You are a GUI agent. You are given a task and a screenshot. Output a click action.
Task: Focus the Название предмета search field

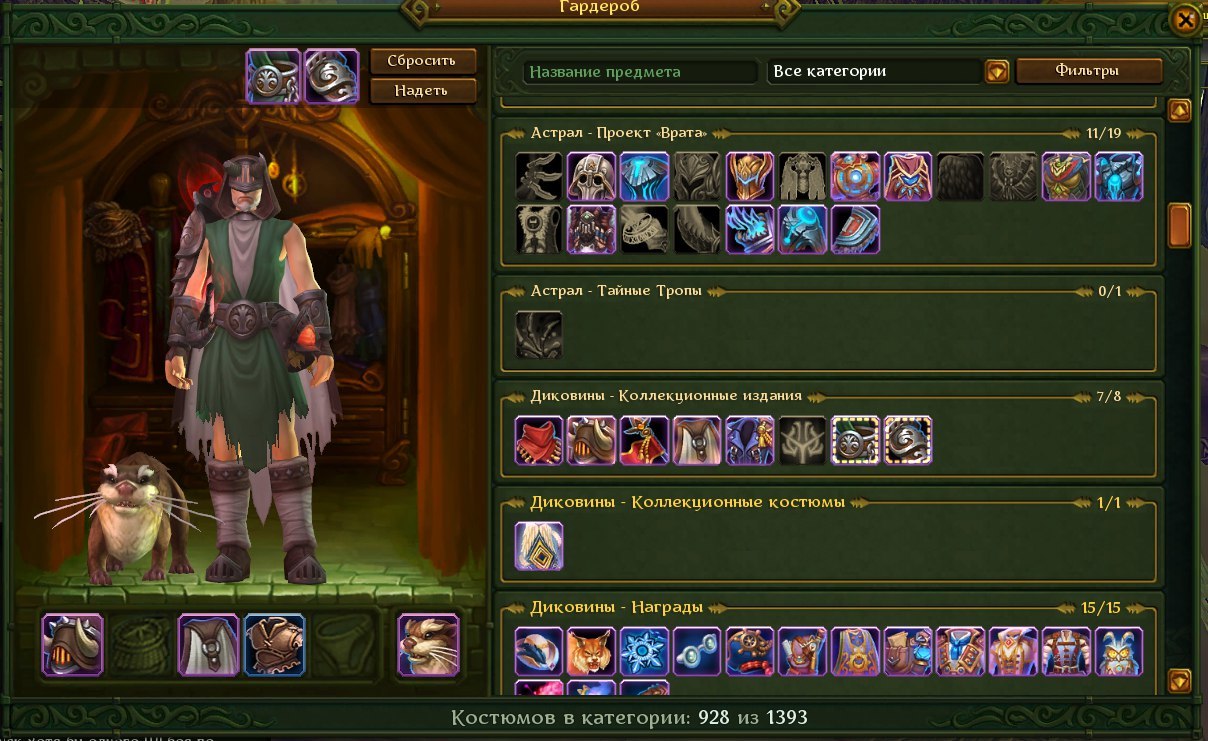[640, 72]
